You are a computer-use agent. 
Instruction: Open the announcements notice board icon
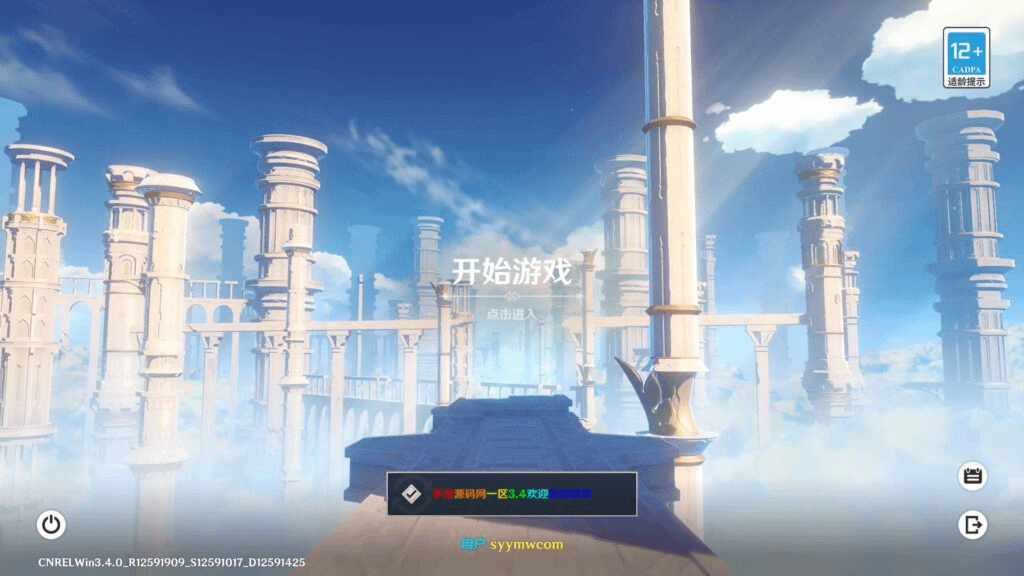[x=972, y=476]
